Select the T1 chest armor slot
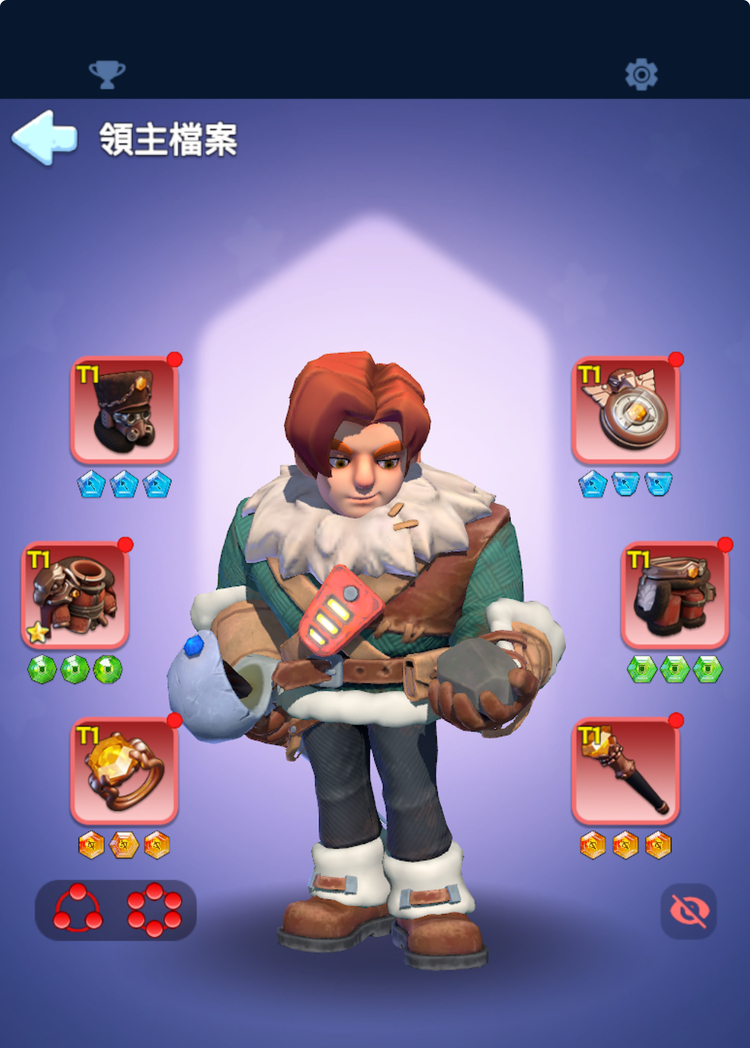The width and height of the screenshot is (750, 1048). tap(75, 595)
